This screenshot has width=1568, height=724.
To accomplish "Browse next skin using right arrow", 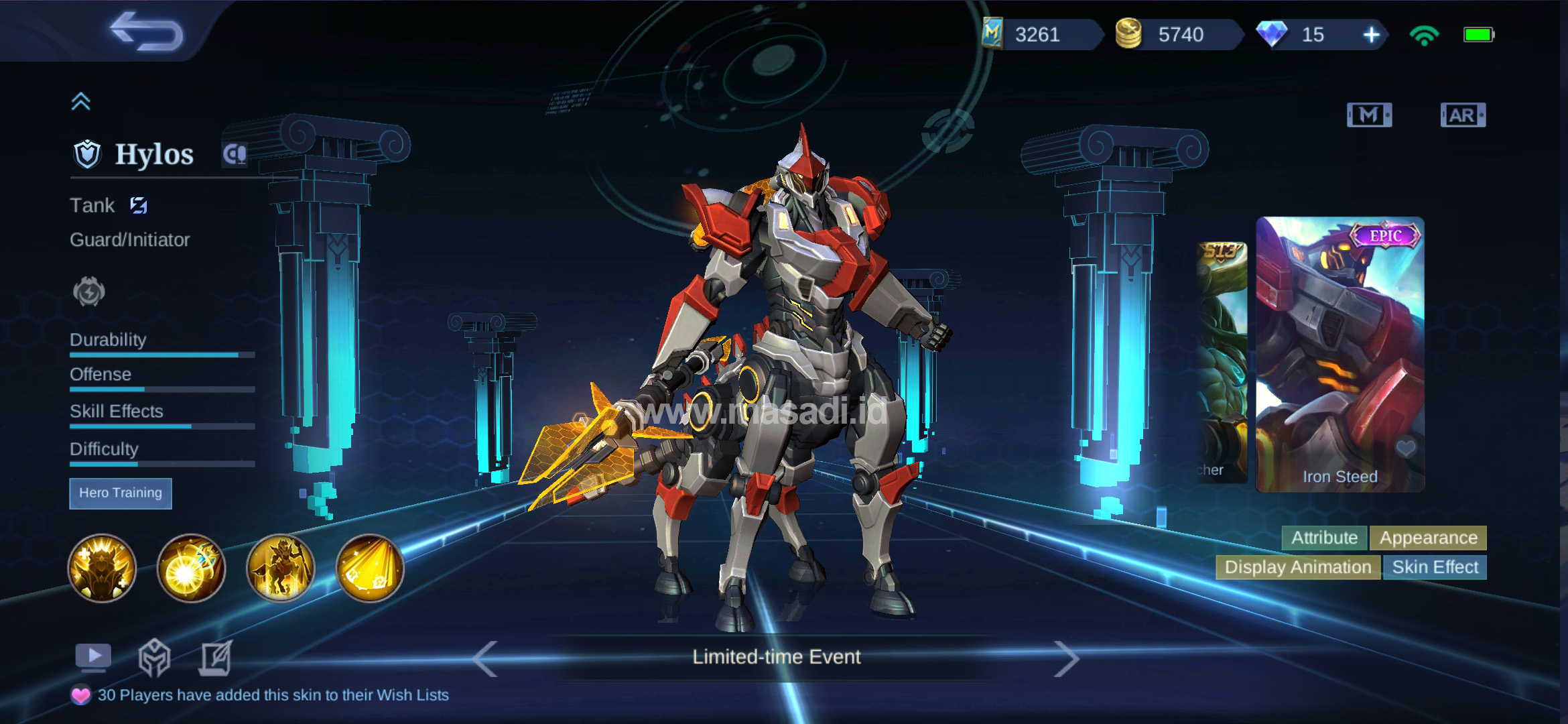I will click(1067, 660).
